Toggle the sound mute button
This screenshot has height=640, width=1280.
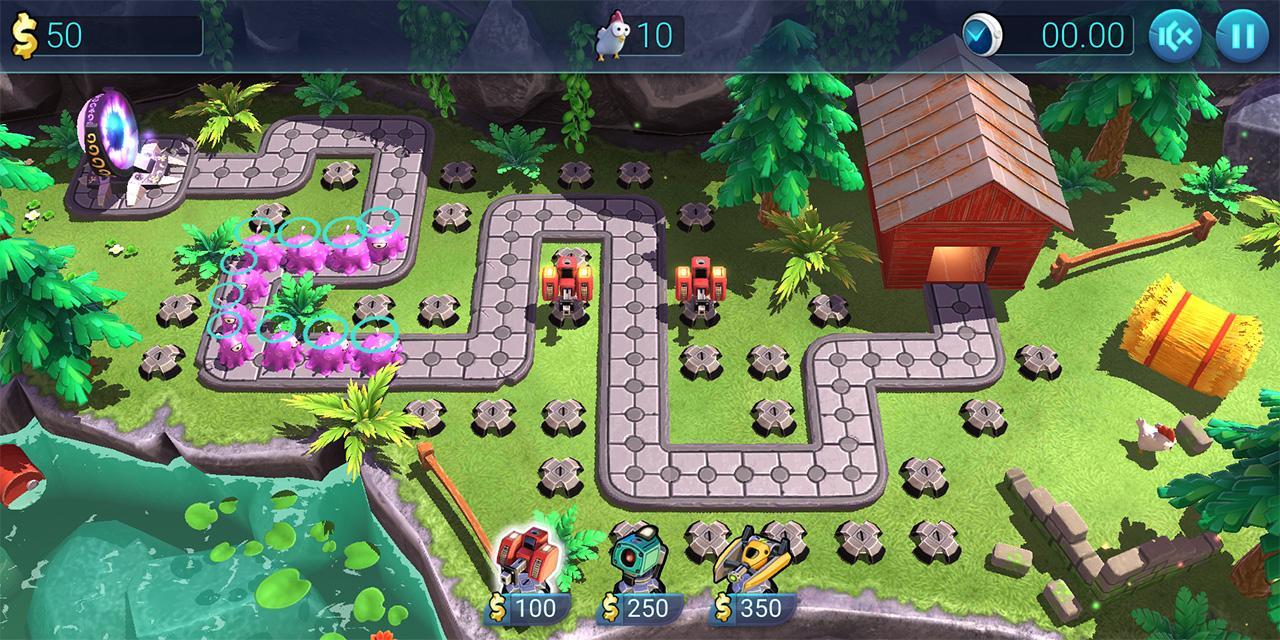1175,37
